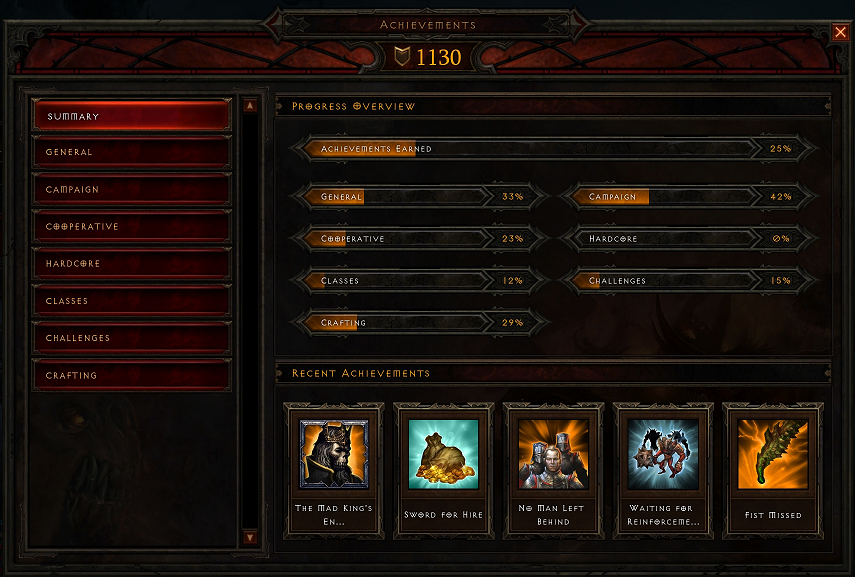Click the General 33% progress bar

420,197
